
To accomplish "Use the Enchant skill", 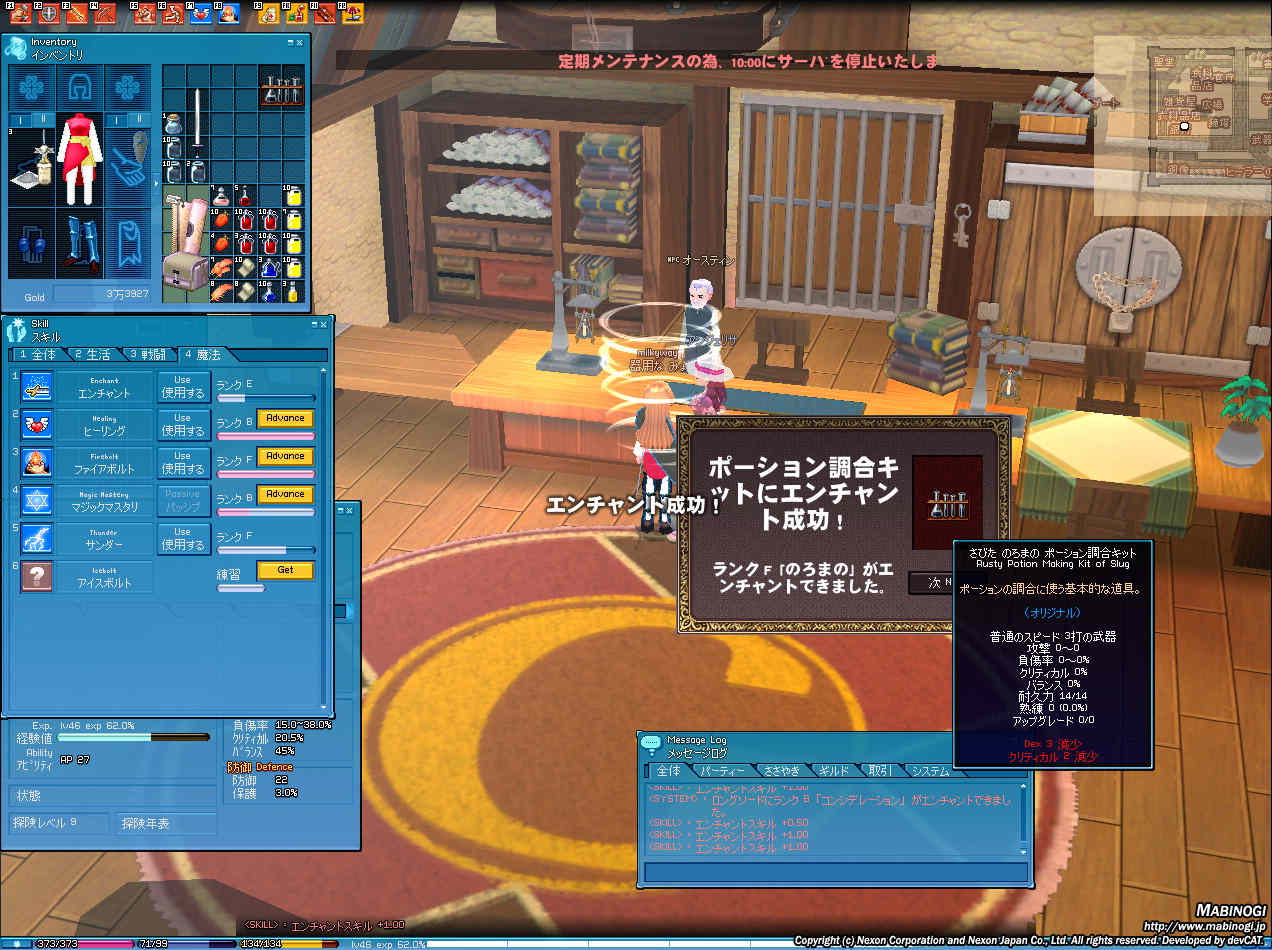I will coord(182,387).
